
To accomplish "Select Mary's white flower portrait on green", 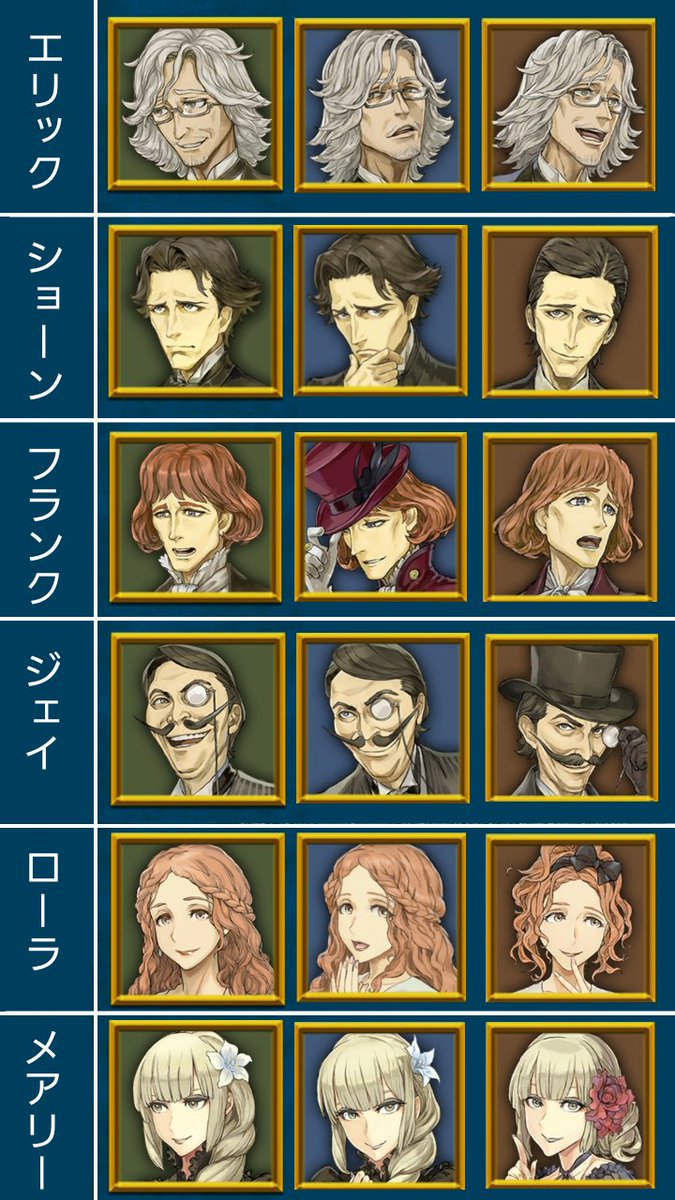I will 195,1110.
